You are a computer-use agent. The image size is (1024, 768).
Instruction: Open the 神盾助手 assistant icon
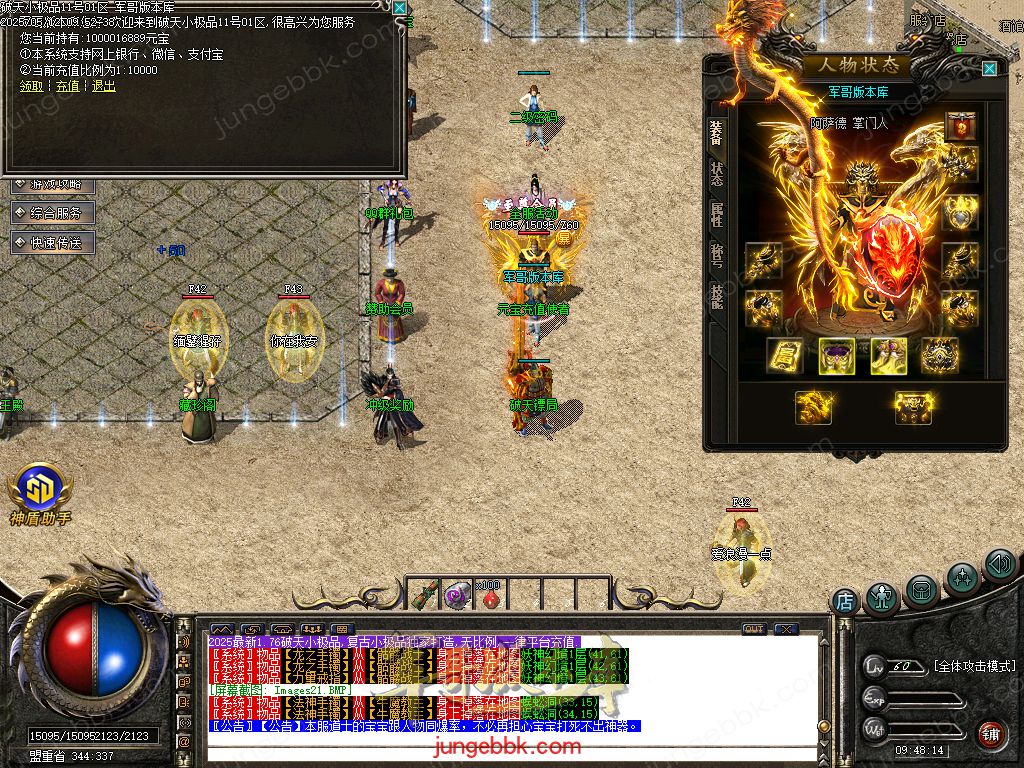pos(40,497)
